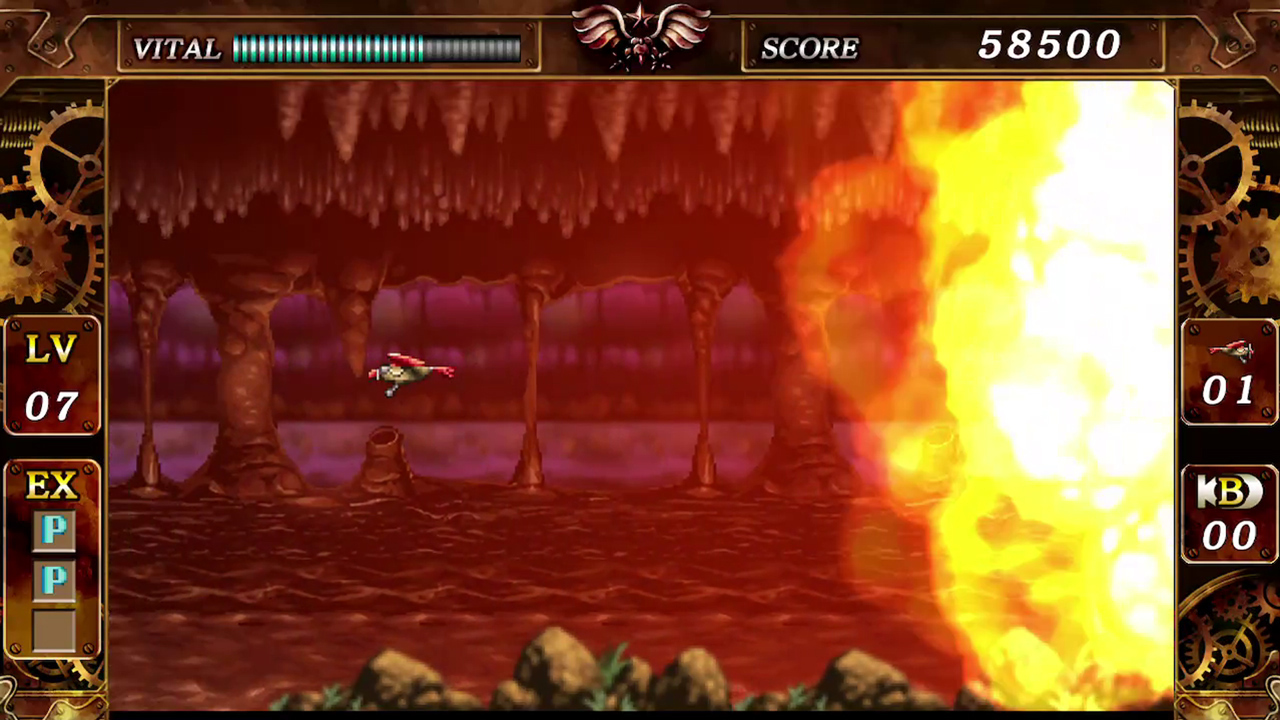The image size is (1280, 720).
Task: Click the player's aircraft sprite in the cave
Action: click(410, 373)
